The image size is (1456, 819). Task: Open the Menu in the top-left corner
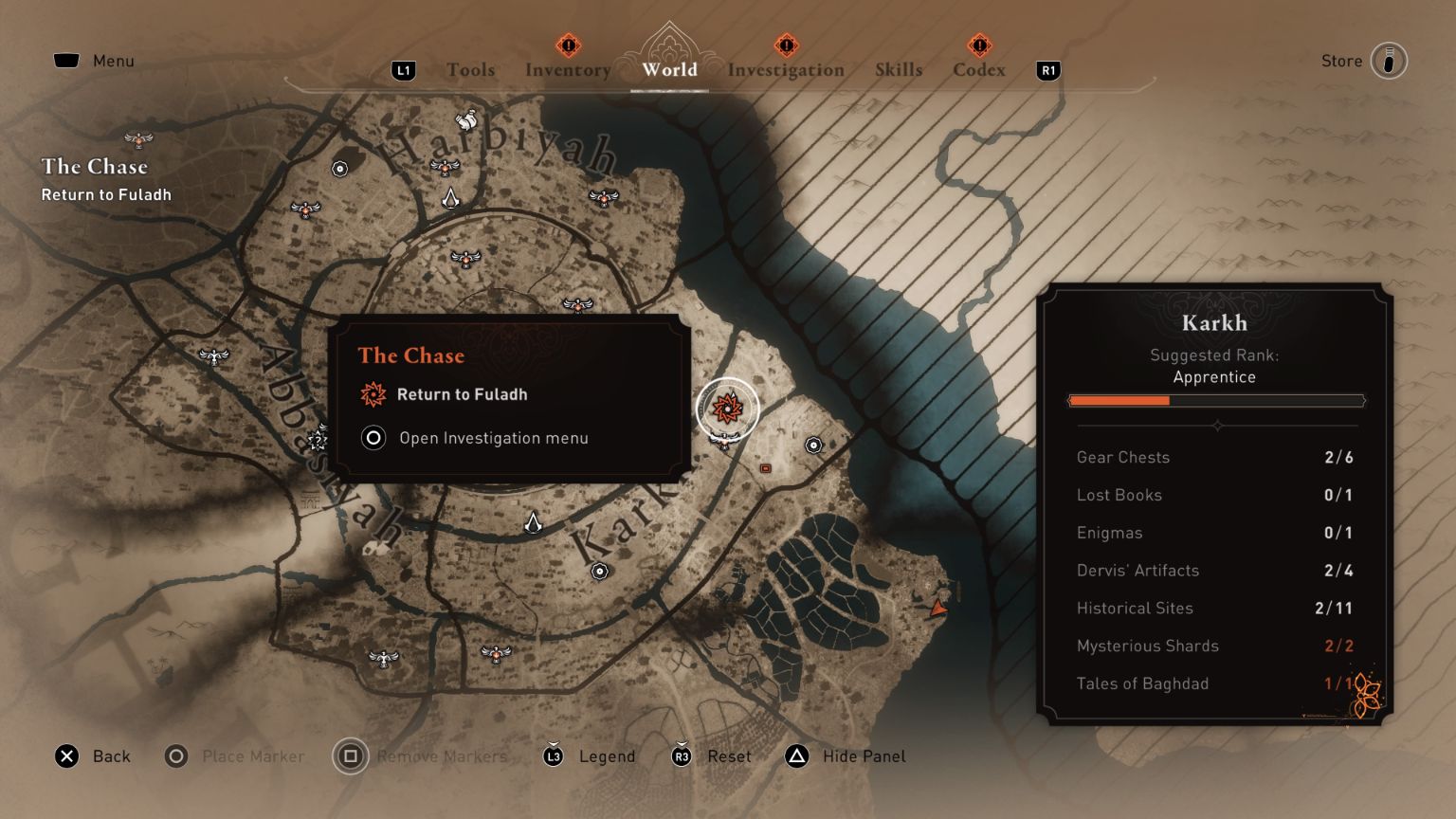95,60
